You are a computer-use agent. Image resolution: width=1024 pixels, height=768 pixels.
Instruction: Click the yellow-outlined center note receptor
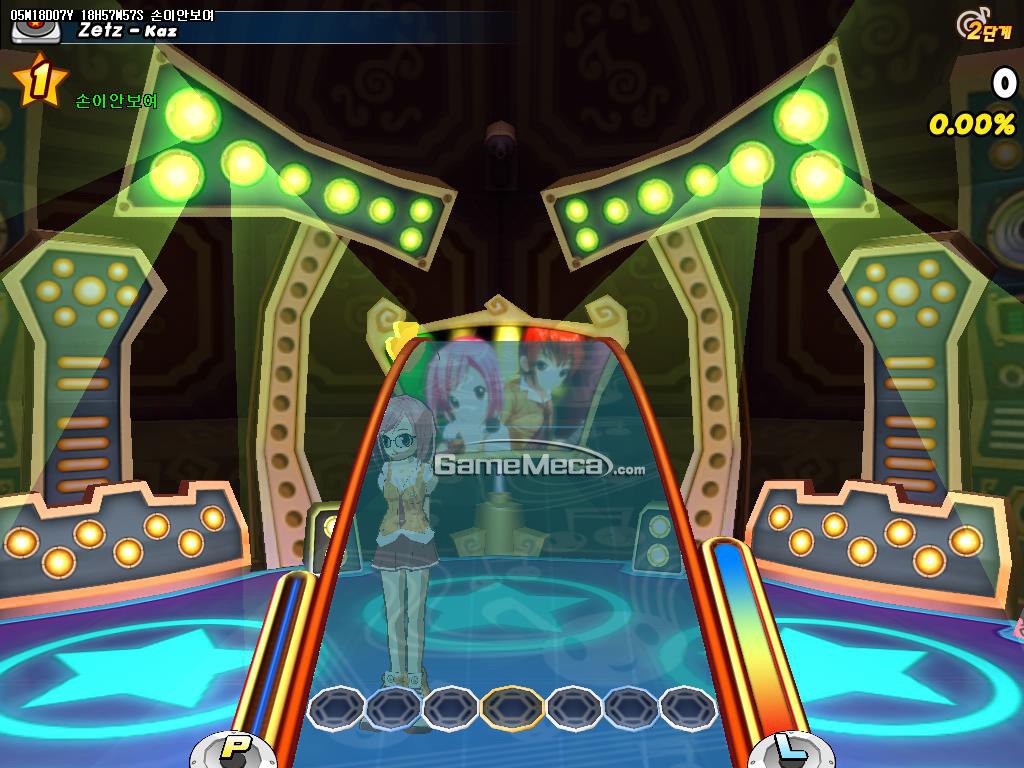pyautogui.click(x=512, y=708)
